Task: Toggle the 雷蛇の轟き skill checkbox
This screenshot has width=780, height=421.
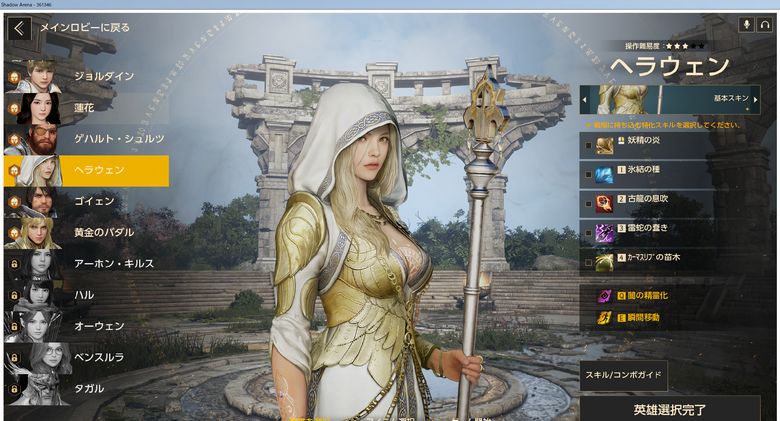Action: [588, 232]
